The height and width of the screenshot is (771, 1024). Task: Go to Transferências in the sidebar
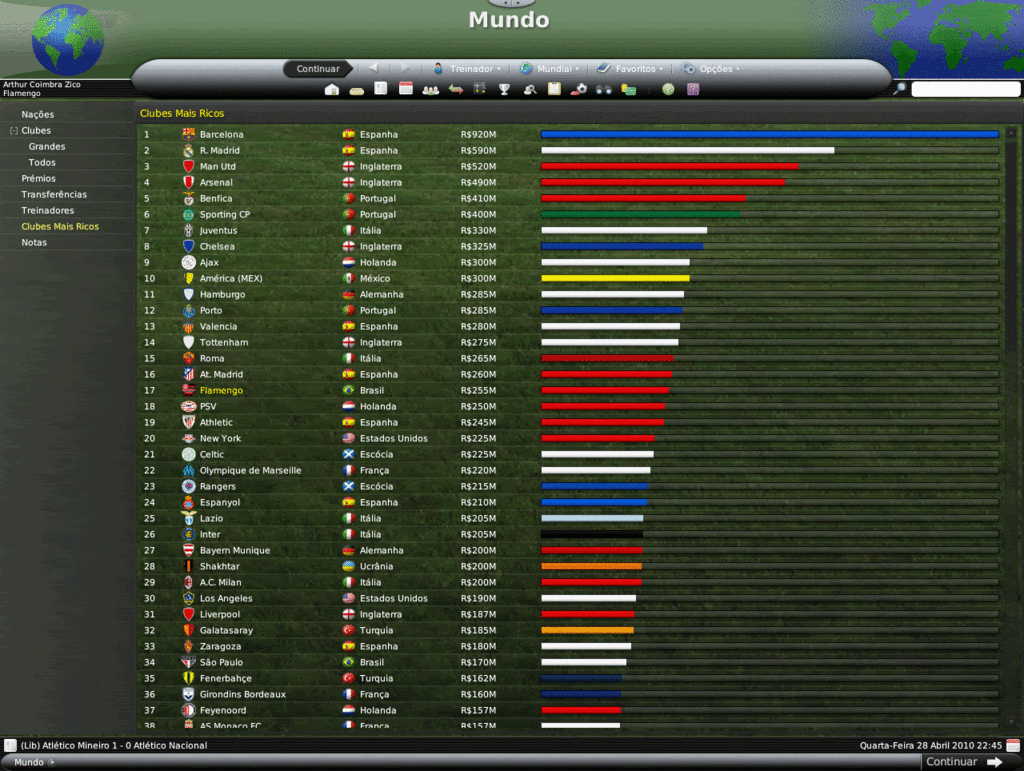(x=54, y=195)
